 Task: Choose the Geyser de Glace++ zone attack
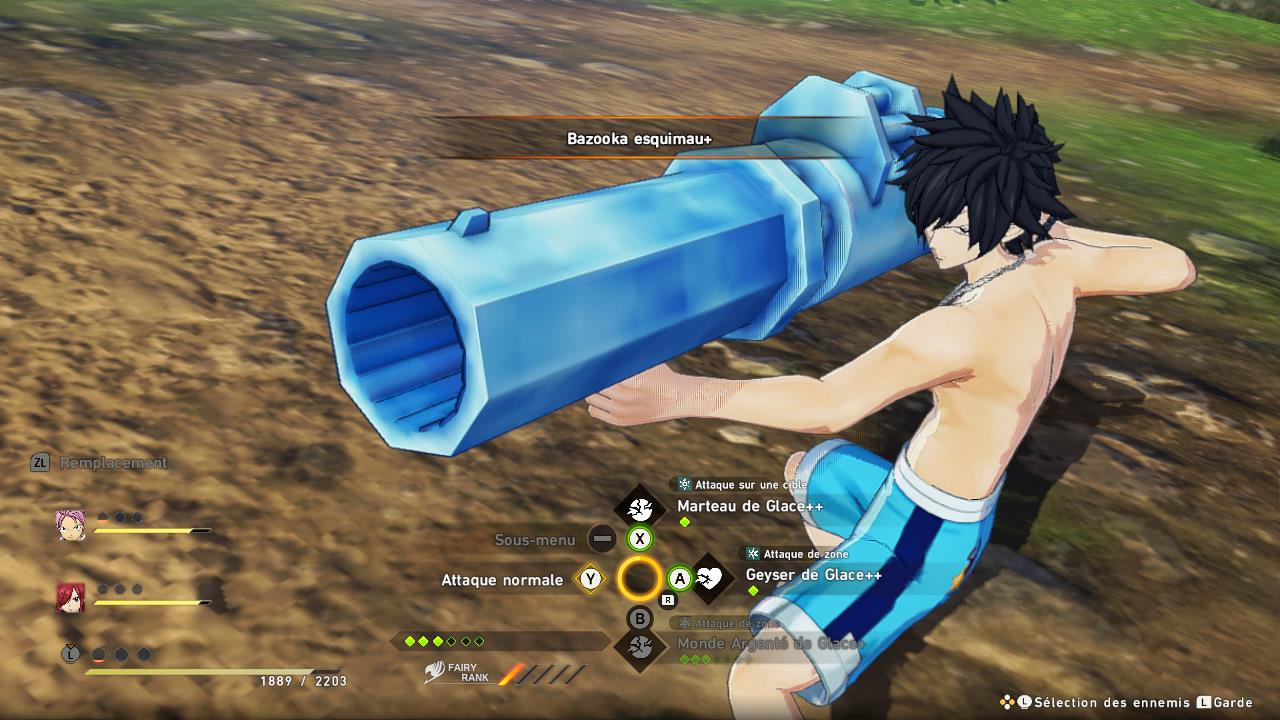pos(812,576)
